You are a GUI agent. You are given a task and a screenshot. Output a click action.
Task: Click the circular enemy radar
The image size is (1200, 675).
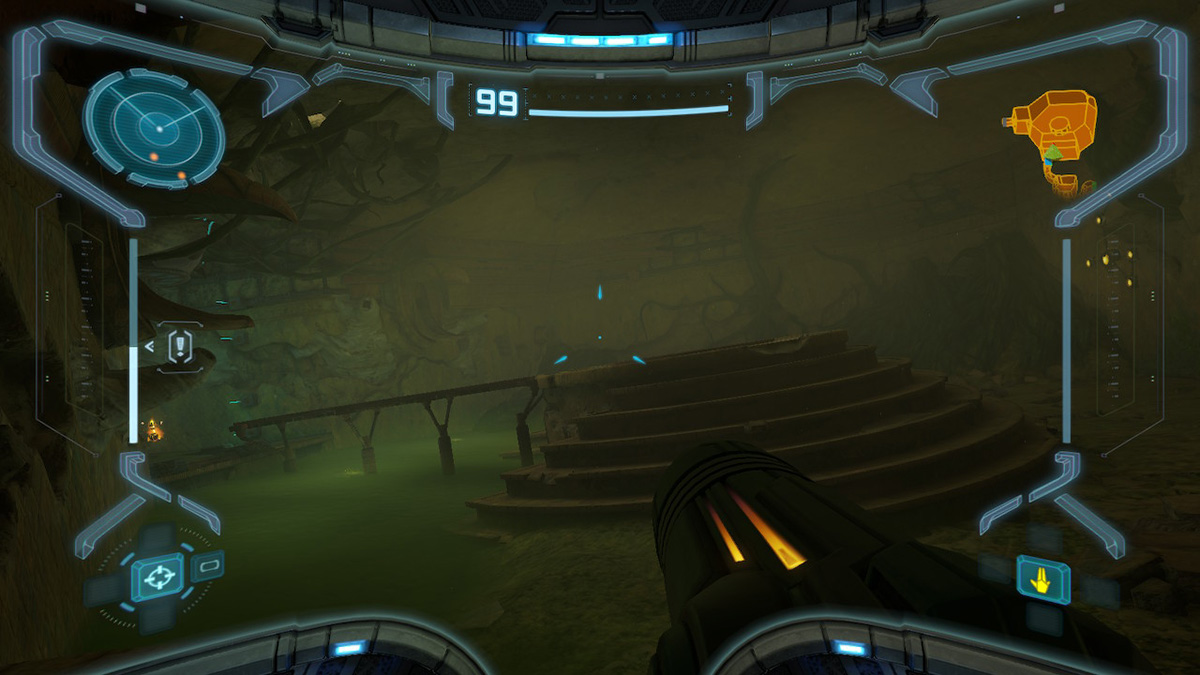pos(154,127)
